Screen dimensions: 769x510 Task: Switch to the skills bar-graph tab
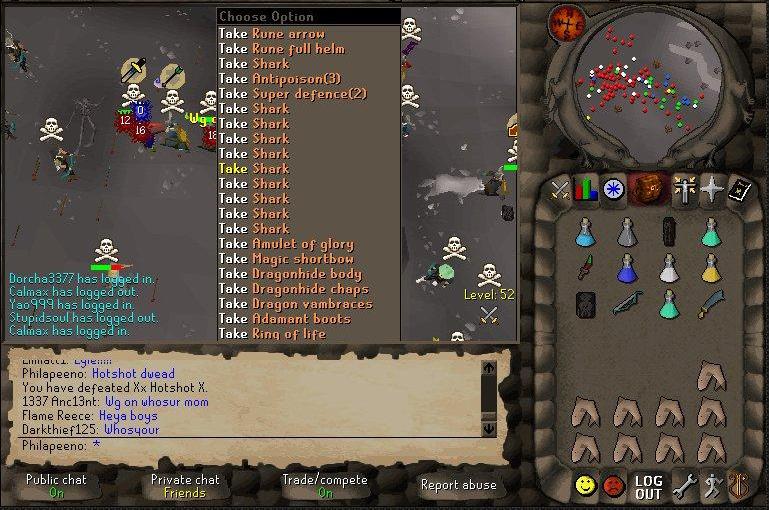pos(586,189)
